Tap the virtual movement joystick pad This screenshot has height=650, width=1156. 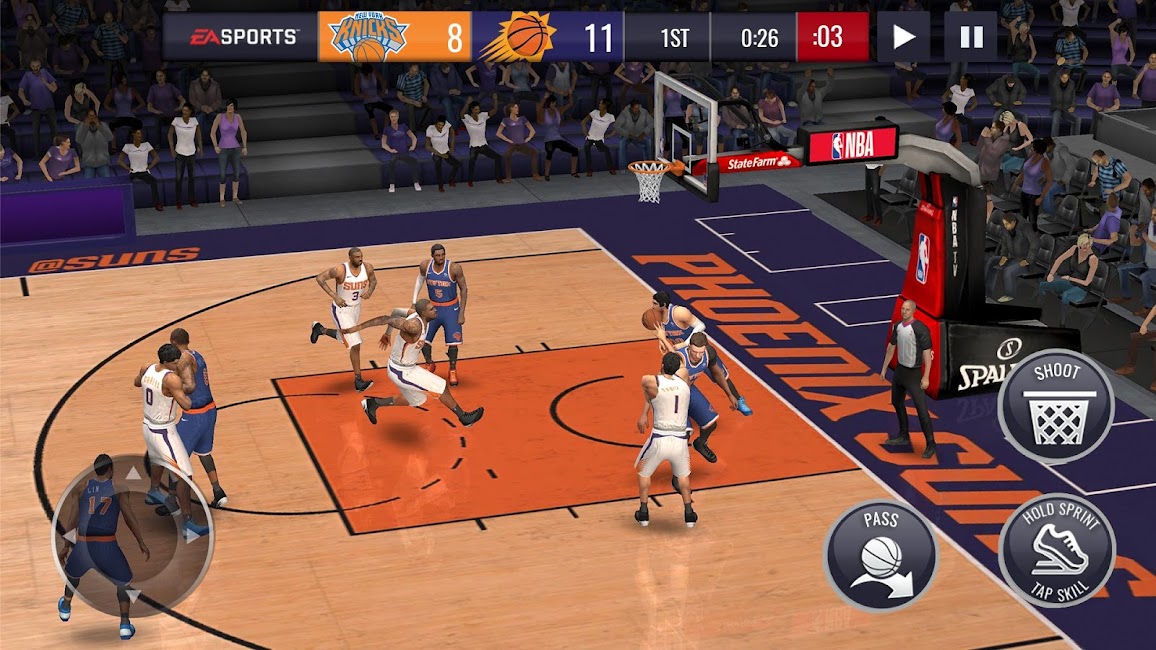coord(131,534)
